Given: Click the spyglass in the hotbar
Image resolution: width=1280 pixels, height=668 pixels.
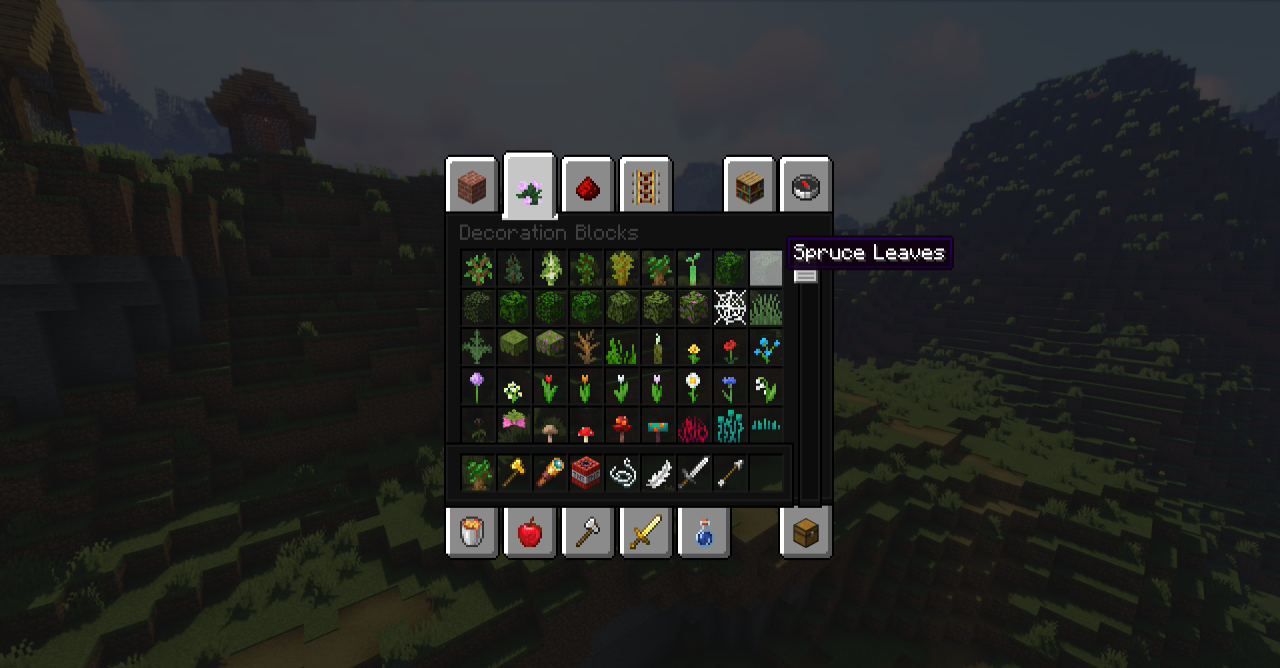Looking at the screenshot, I should tap(550, 472).
